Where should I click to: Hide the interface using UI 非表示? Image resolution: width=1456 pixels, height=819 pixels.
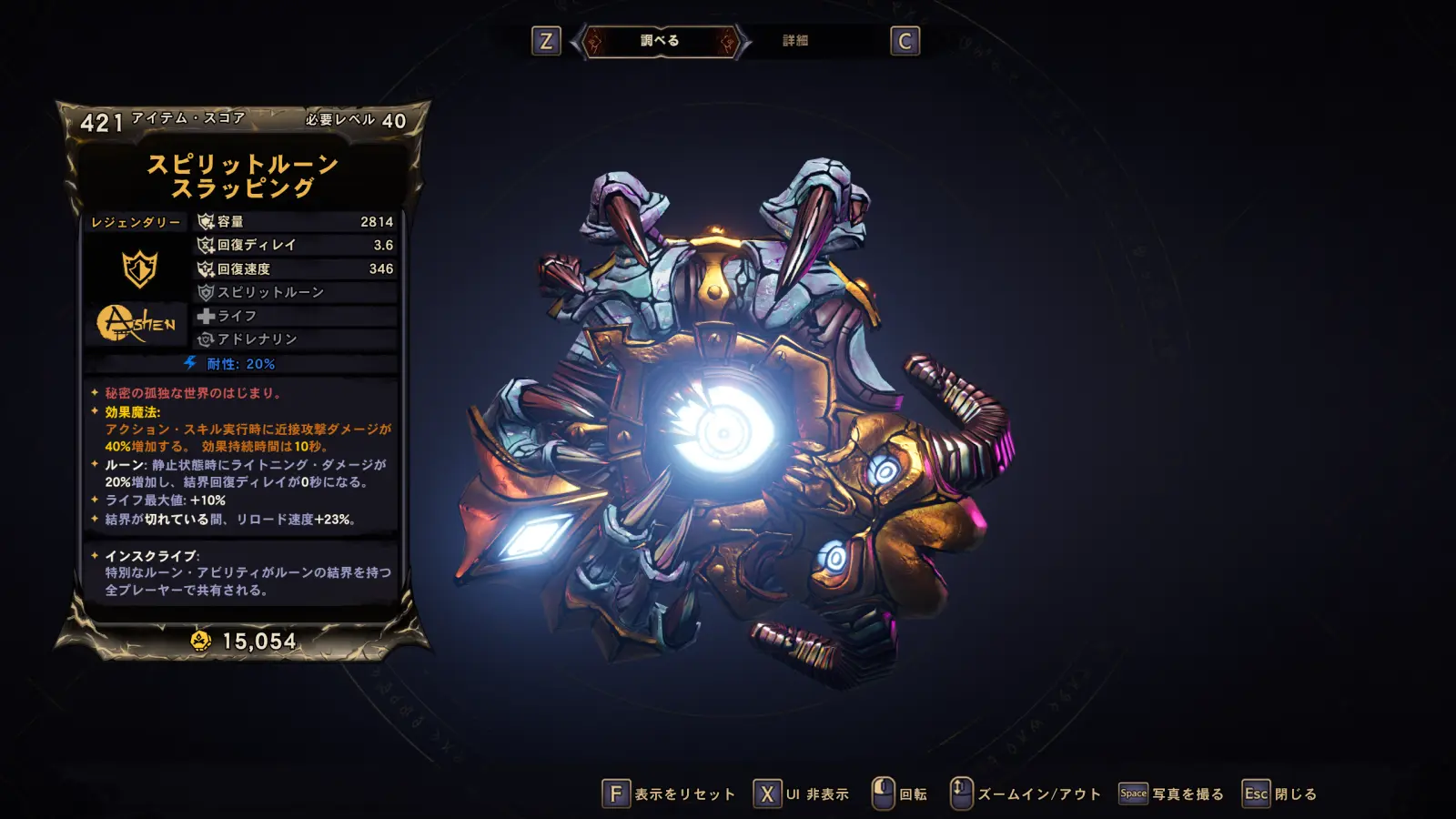click(x=801, y=794)
